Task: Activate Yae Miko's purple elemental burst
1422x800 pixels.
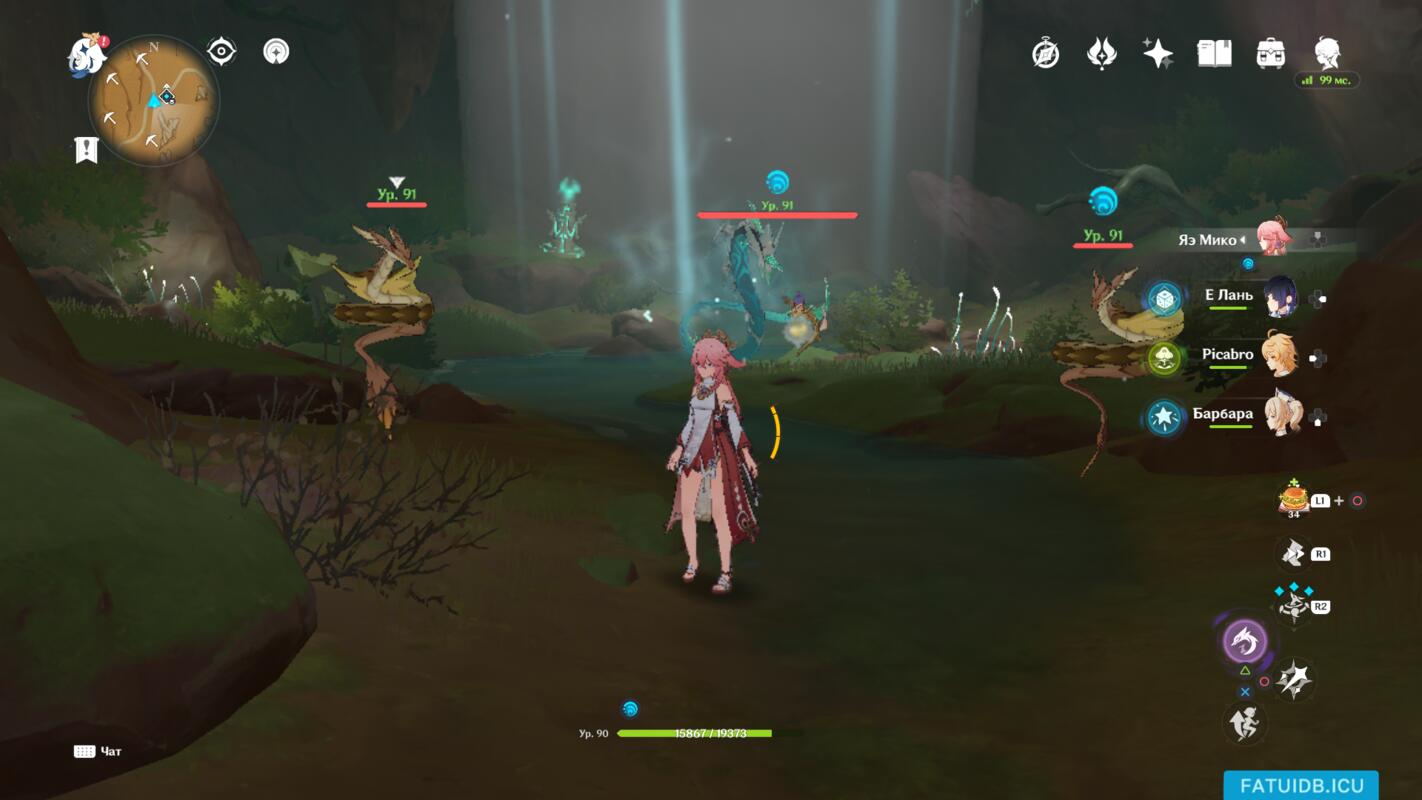Action: [1245, 641]
